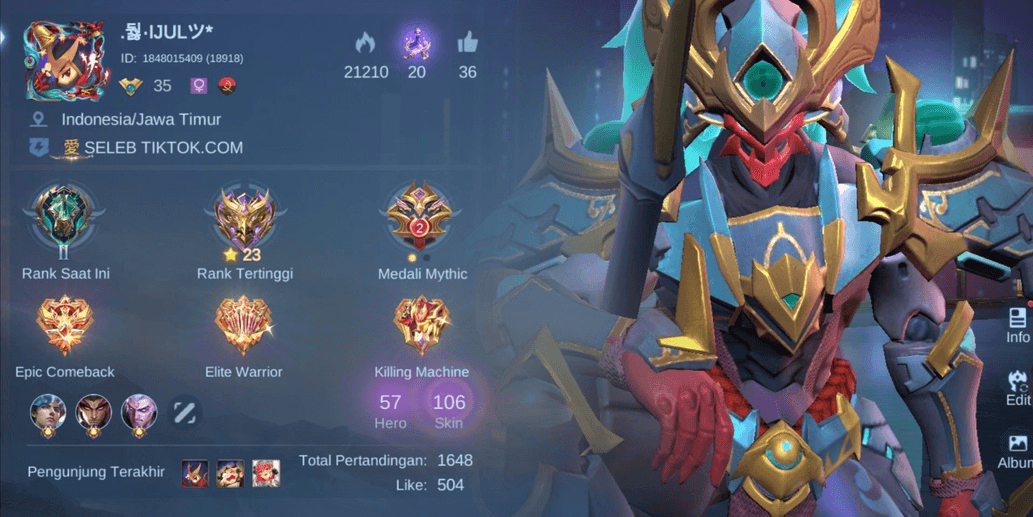Click the gold wings level 35 badge
Image resolution: width=1033 pixels, height=517 pixels.
[x=131, y=87]
